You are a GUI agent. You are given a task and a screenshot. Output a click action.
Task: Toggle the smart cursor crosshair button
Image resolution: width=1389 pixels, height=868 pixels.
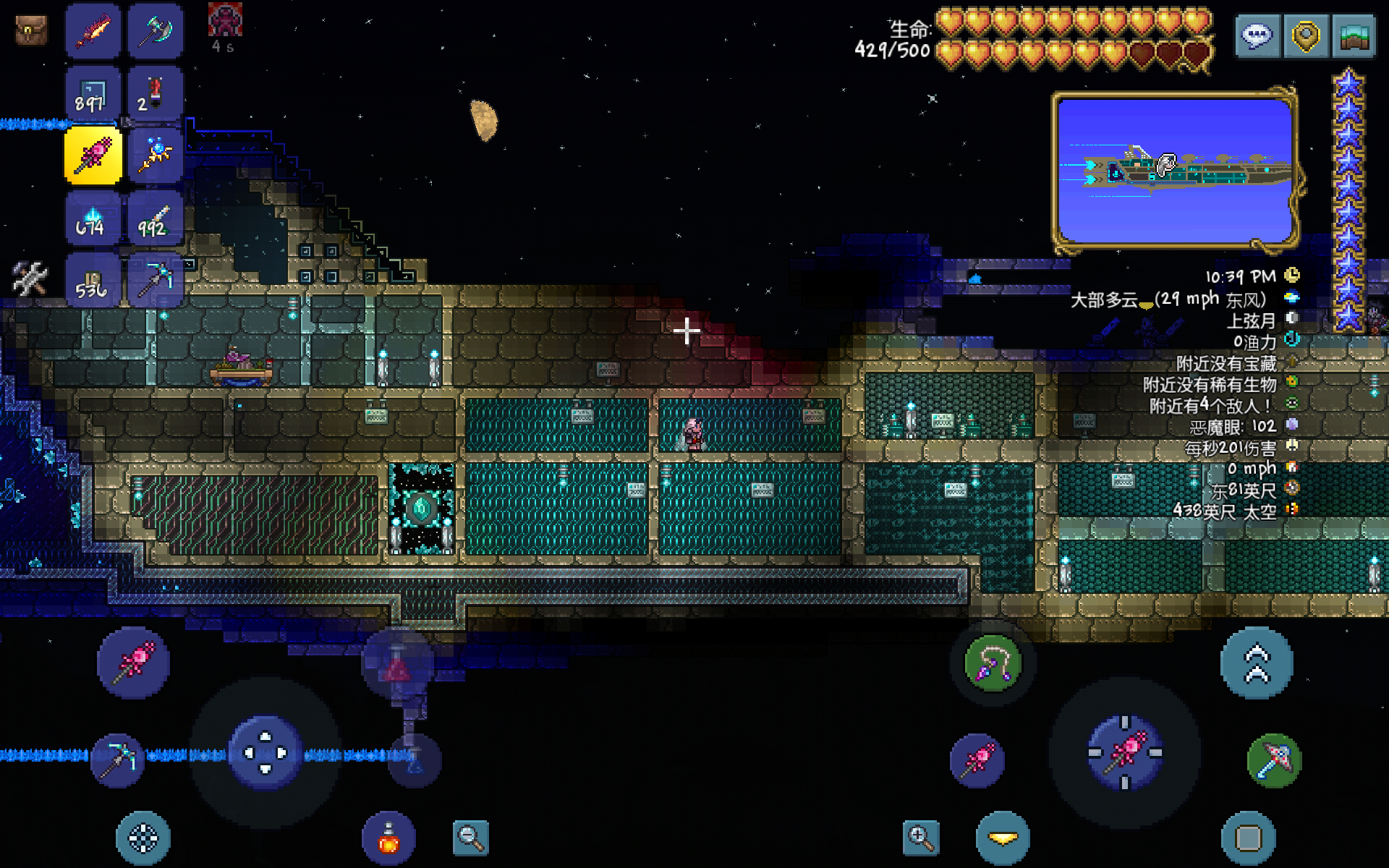click(143, 838)
